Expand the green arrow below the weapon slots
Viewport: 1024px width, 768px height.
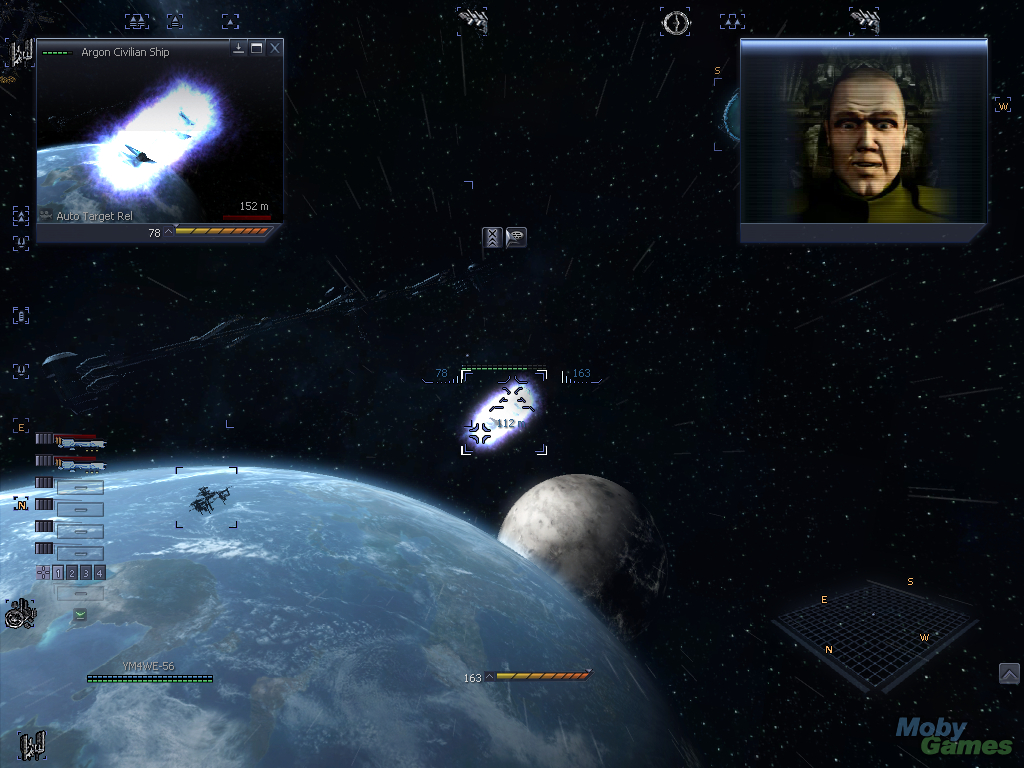80,614
